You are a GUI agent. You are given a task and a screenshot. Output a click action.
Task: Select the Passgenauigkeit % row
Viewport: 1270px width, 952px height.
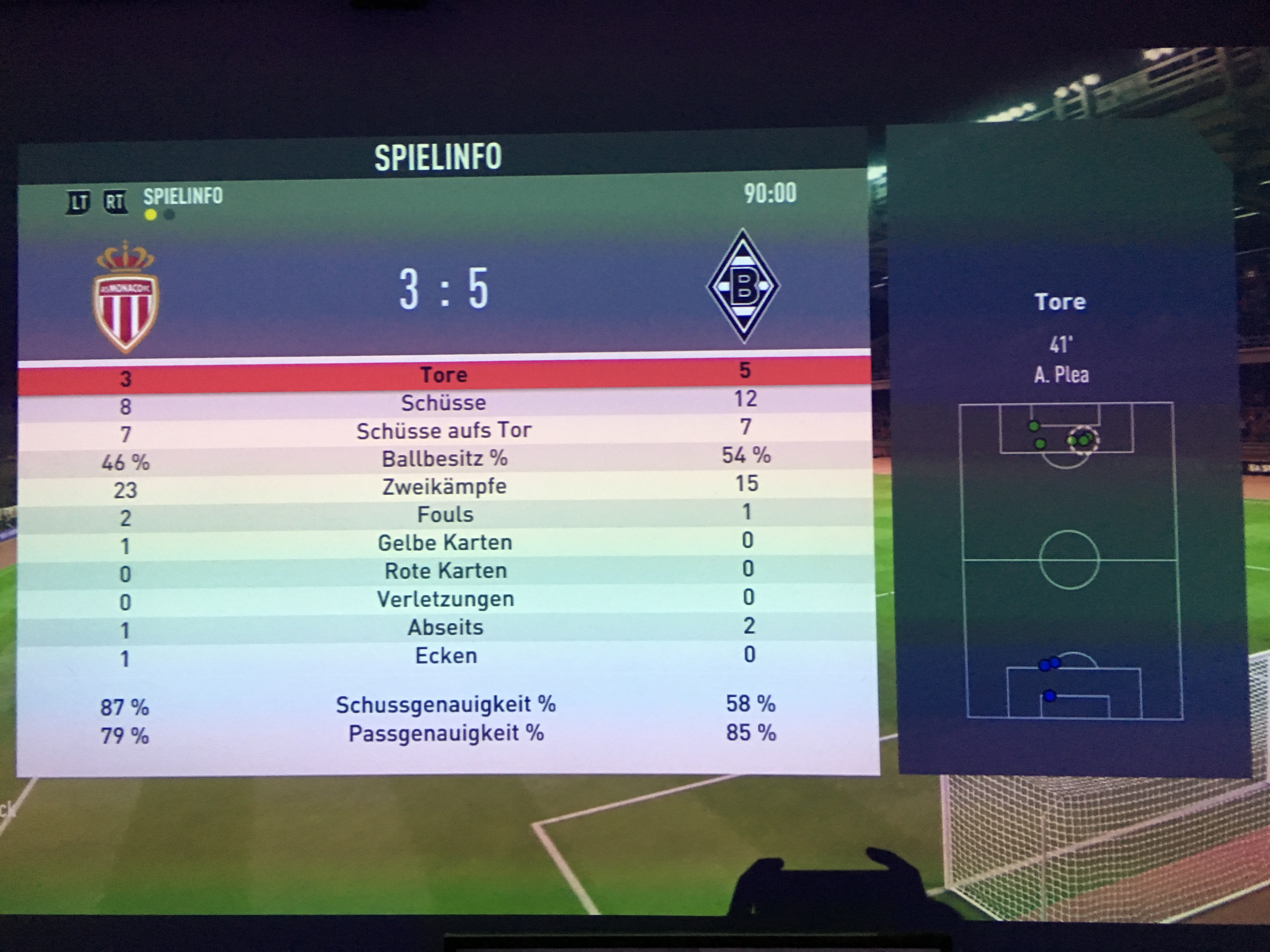(446, 734)
